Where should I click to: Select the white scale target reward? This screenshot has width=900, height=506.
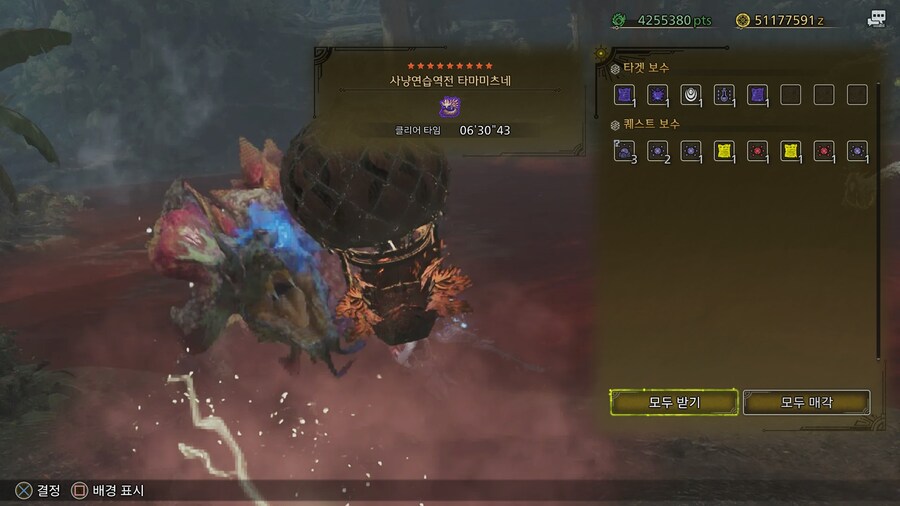pos(691,95)
